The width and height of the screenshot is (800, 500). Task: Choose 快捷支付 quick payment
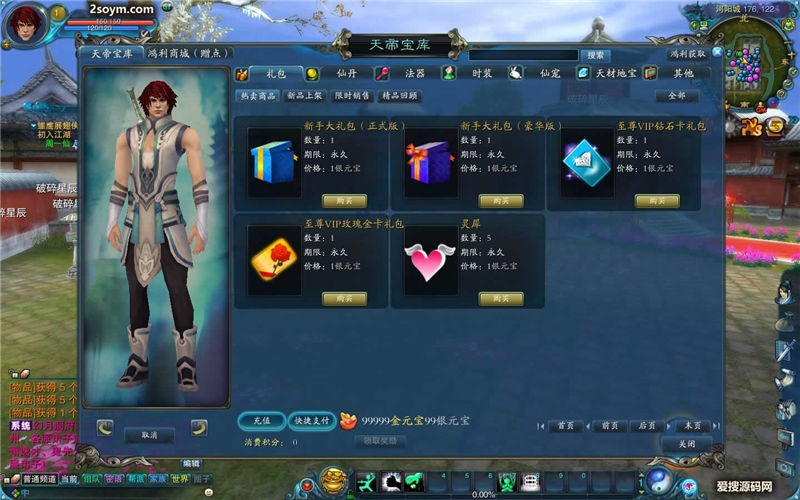click(311, 421)
